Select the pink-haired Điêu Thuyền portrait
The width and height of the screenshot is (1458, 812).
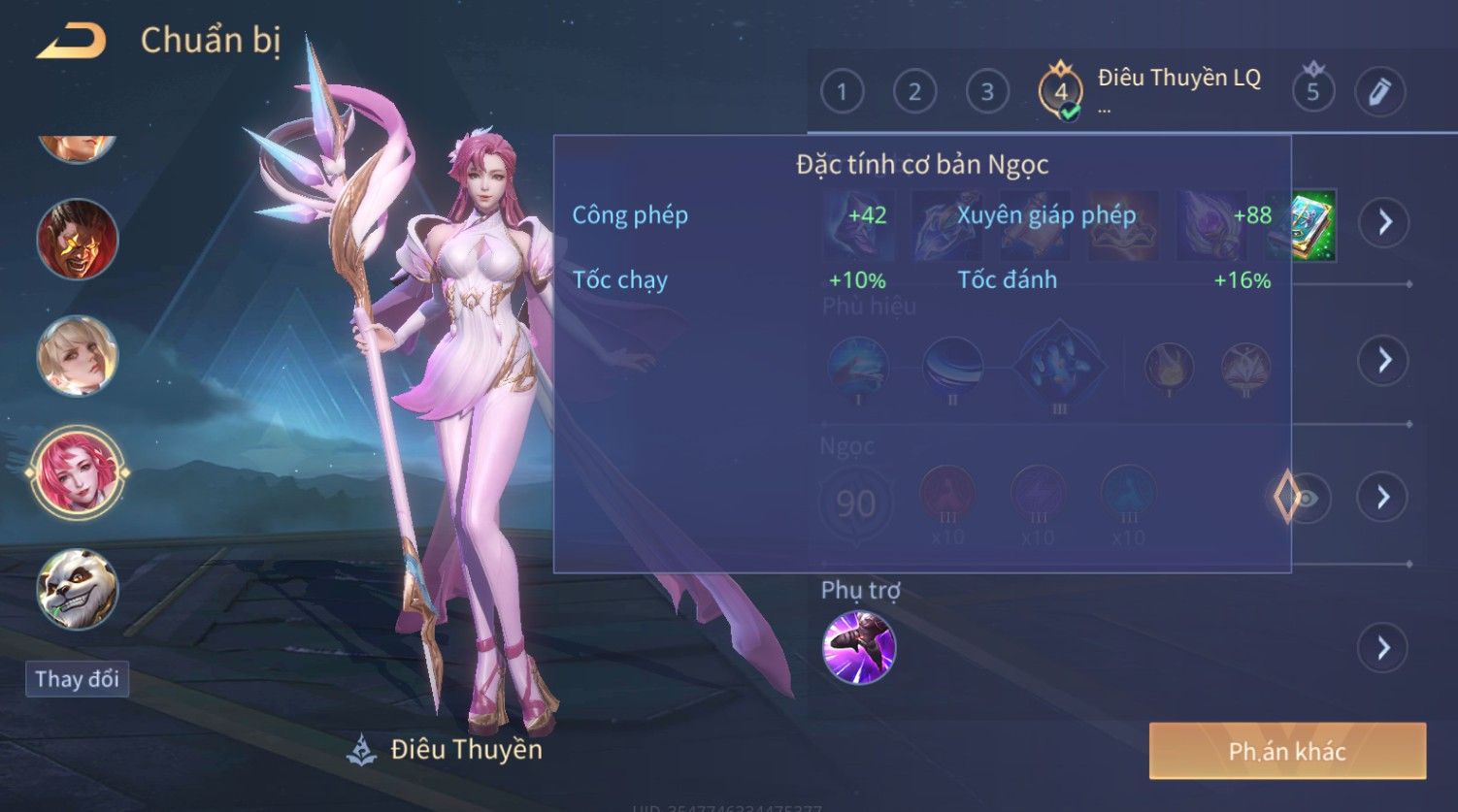(x=78, y=472)
